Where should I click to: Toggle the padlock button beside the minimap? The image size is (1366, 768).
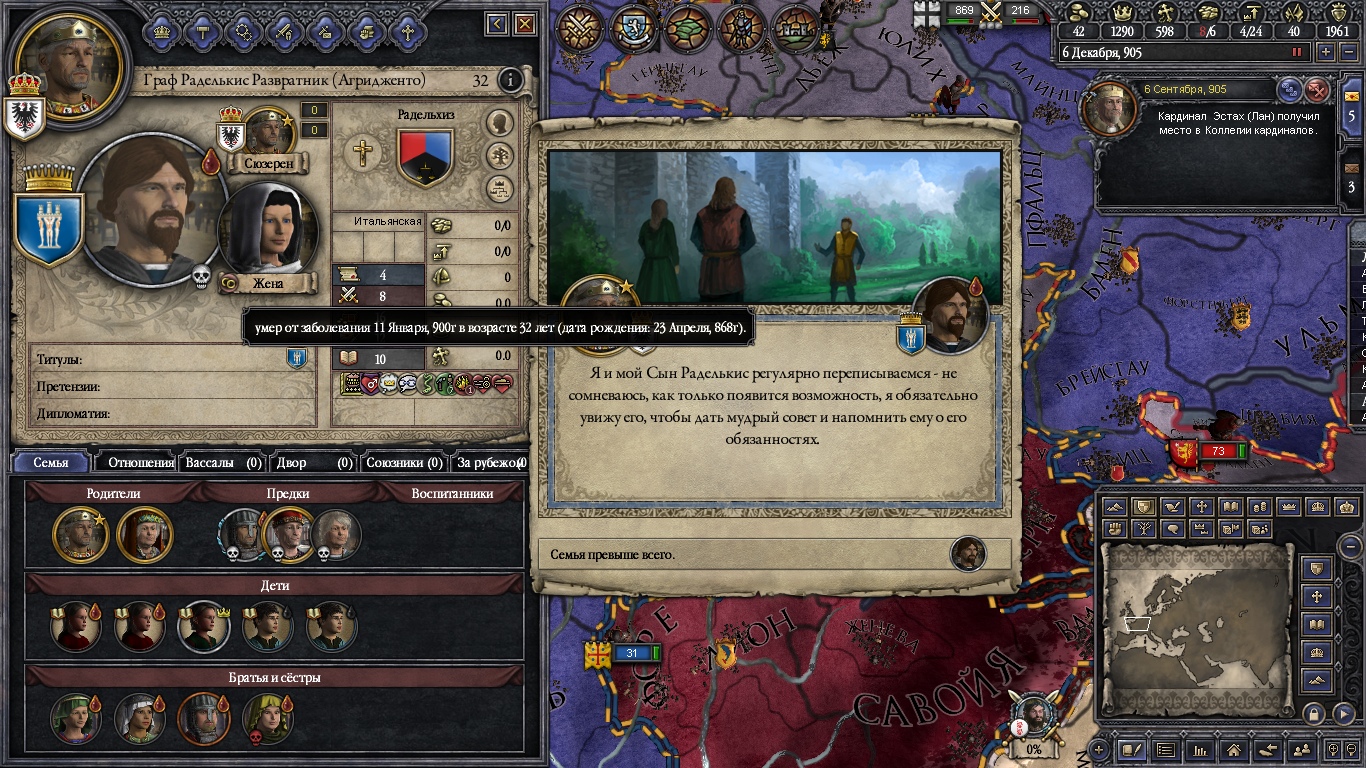click(1314, 713)
